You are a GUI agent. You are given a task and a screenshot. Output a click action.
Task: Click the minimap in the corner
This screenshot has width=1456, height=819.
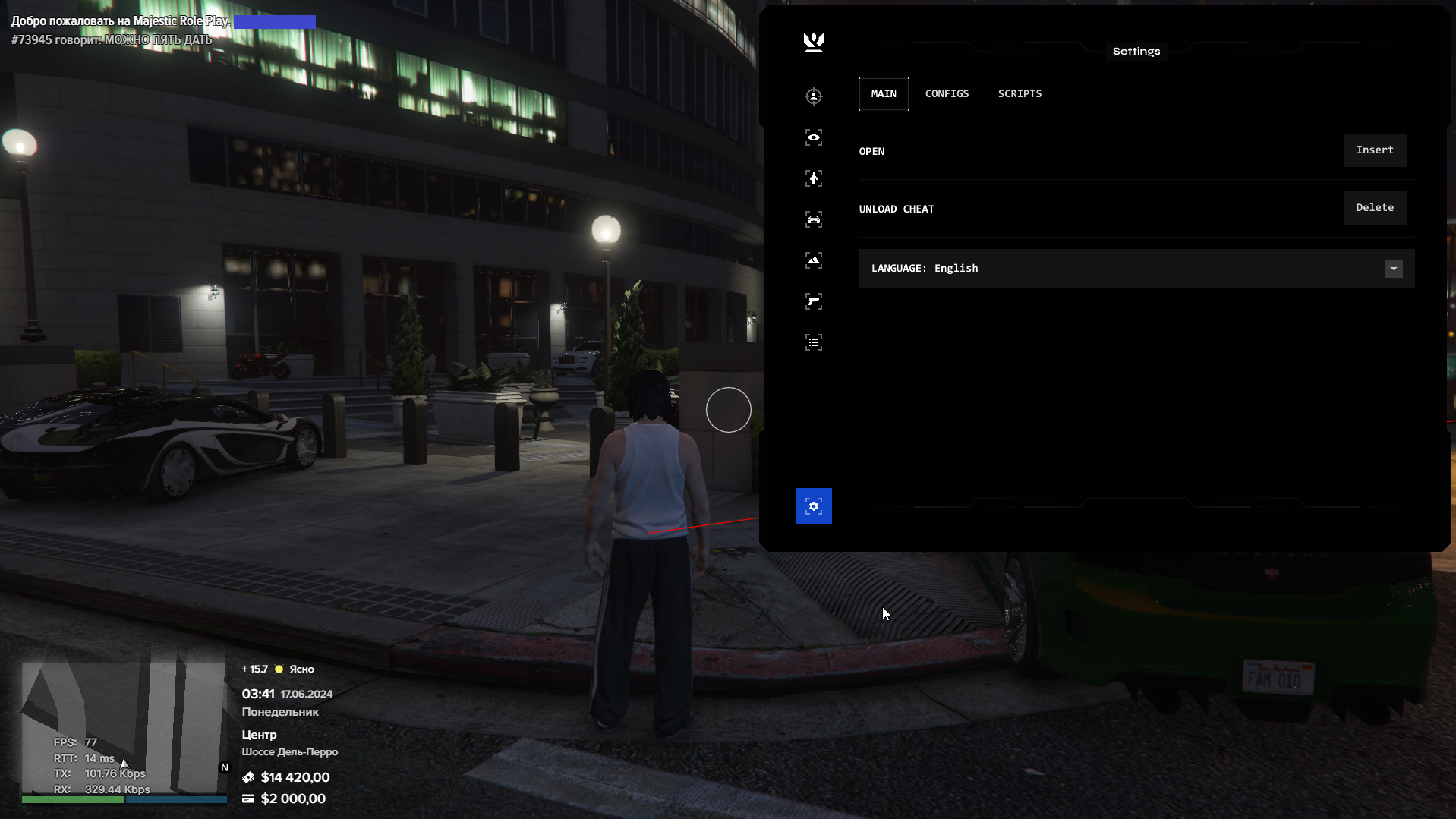coord(124,729)
